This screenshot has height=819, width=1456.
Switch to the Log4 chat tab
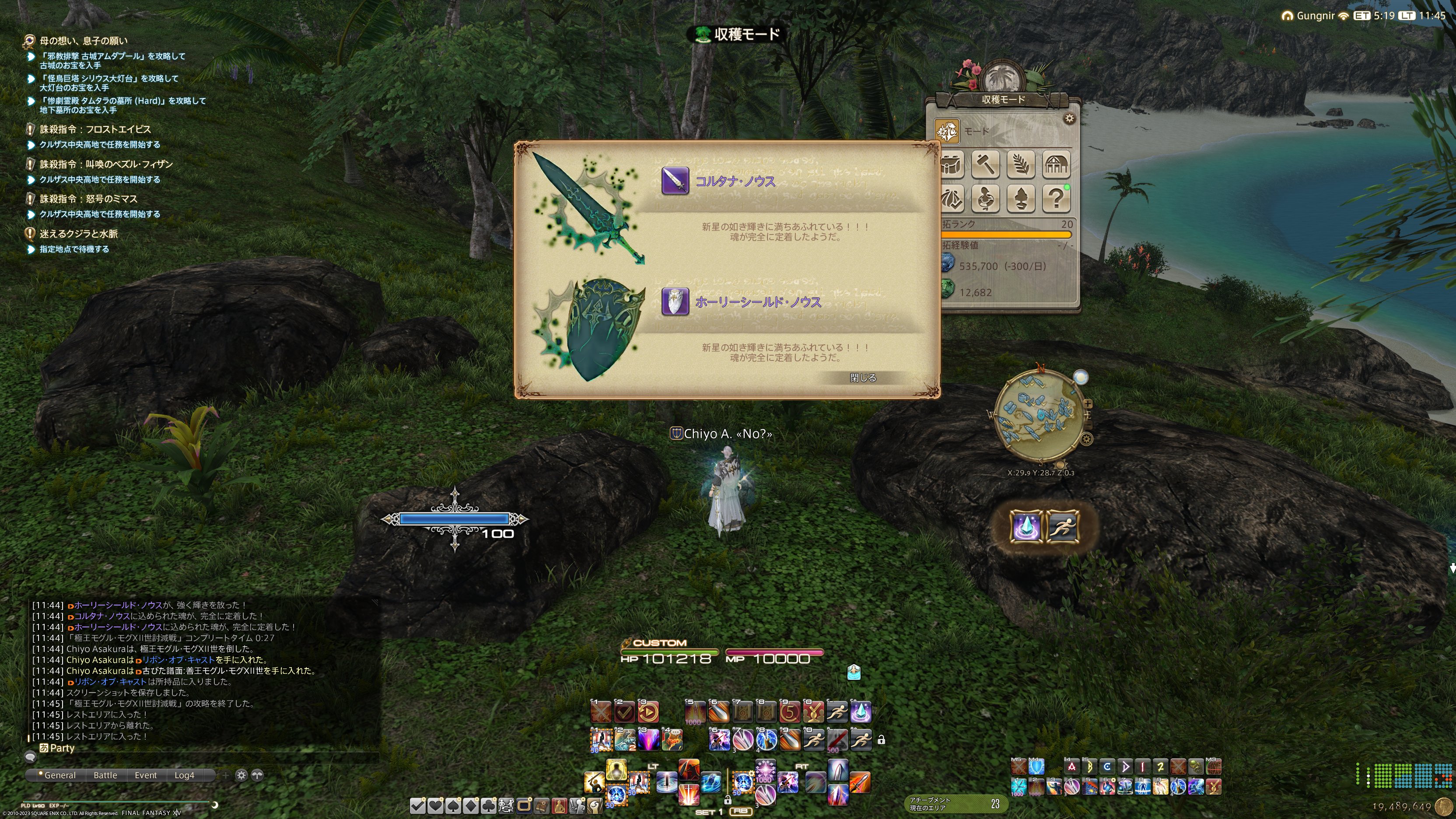click(x=184, y=776)
